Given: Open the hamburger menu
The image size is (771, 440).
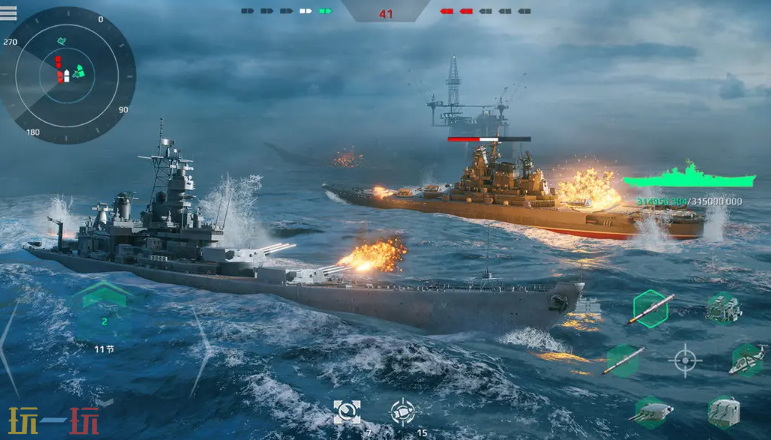Looking at the screenshot, I should 9,13.
